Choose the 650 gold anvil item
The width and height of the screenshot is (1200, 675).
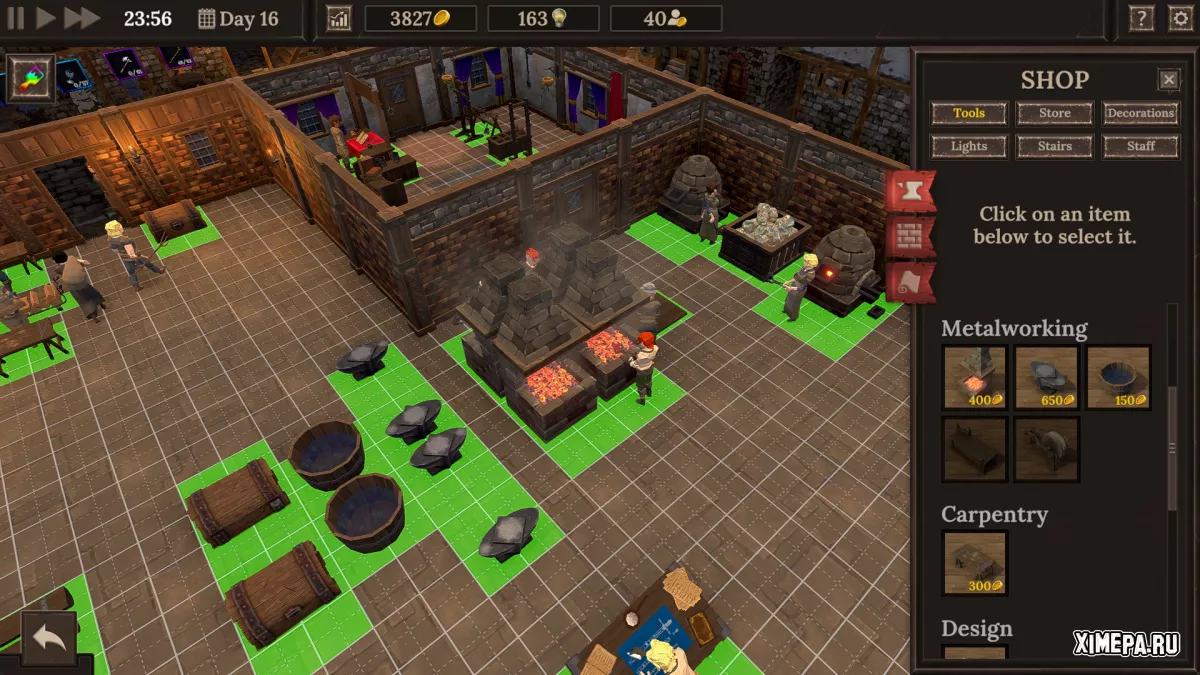coord(1046,377)
